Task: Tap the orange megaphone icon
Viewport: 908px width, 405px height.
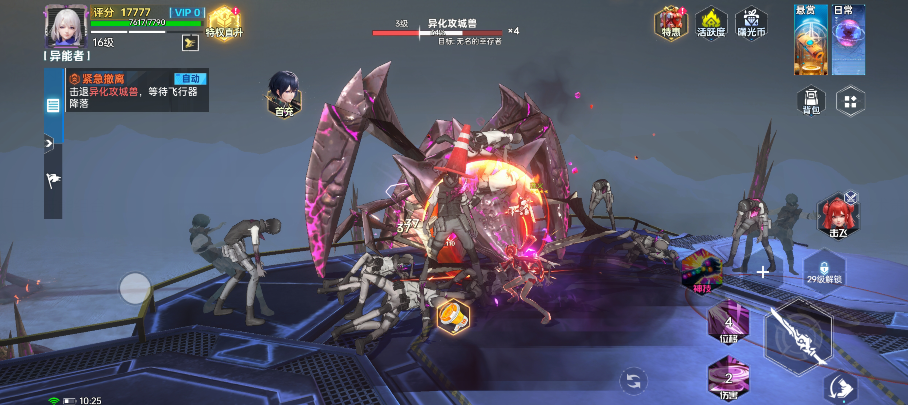Action: [452, 316]
